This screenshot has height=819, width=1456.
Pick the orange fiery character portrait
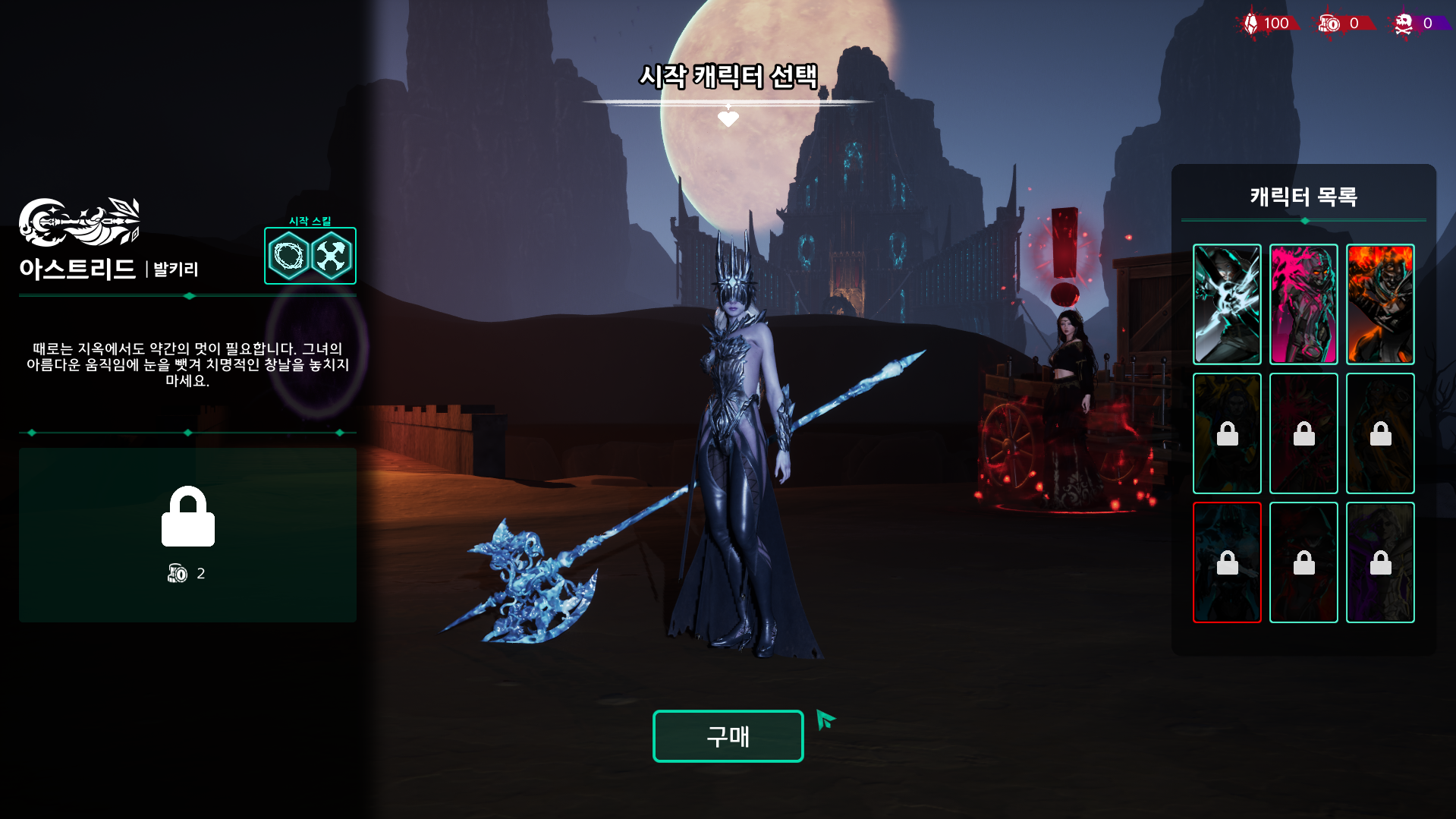(1380, 304)
